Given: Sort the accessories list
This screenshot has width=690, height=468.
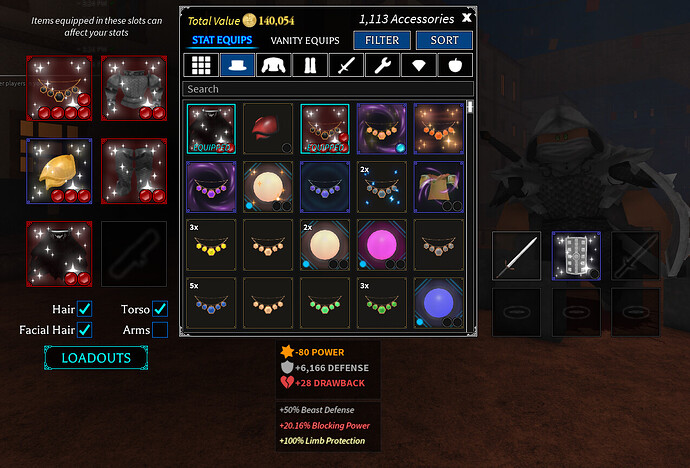Looking at the screenshot, I should click(444, 40).
